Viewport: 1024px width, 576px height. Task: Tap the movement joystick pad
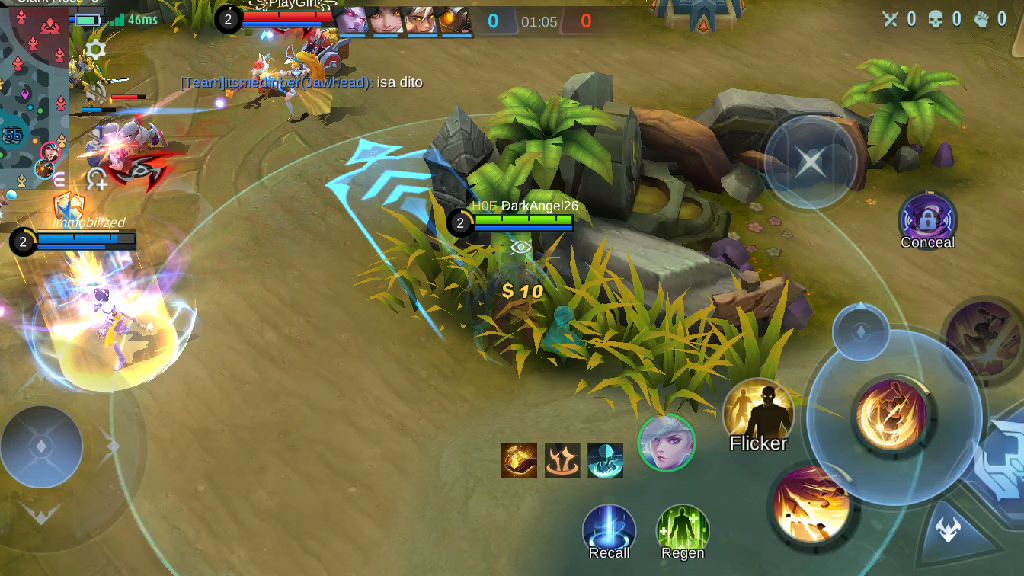42,446
